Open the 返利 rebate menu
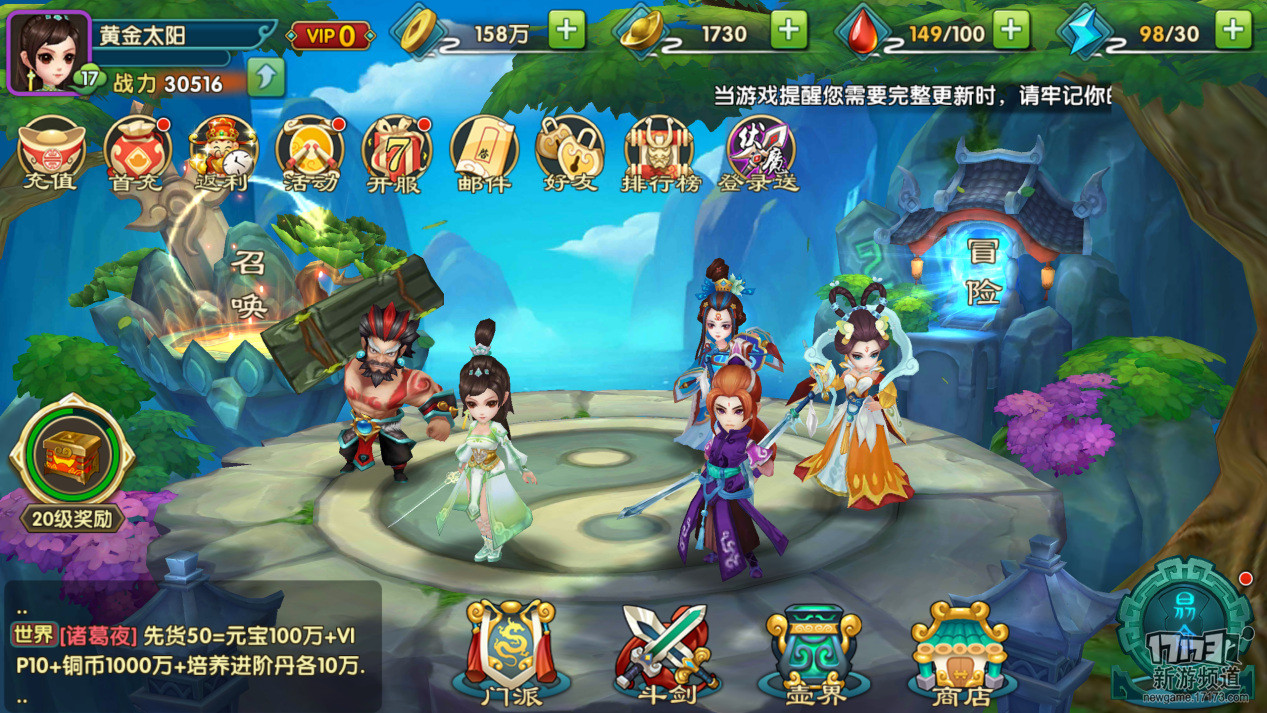The height and width of the screenshot is (713, 1267). pyautogui.click(x=224, y=153)
